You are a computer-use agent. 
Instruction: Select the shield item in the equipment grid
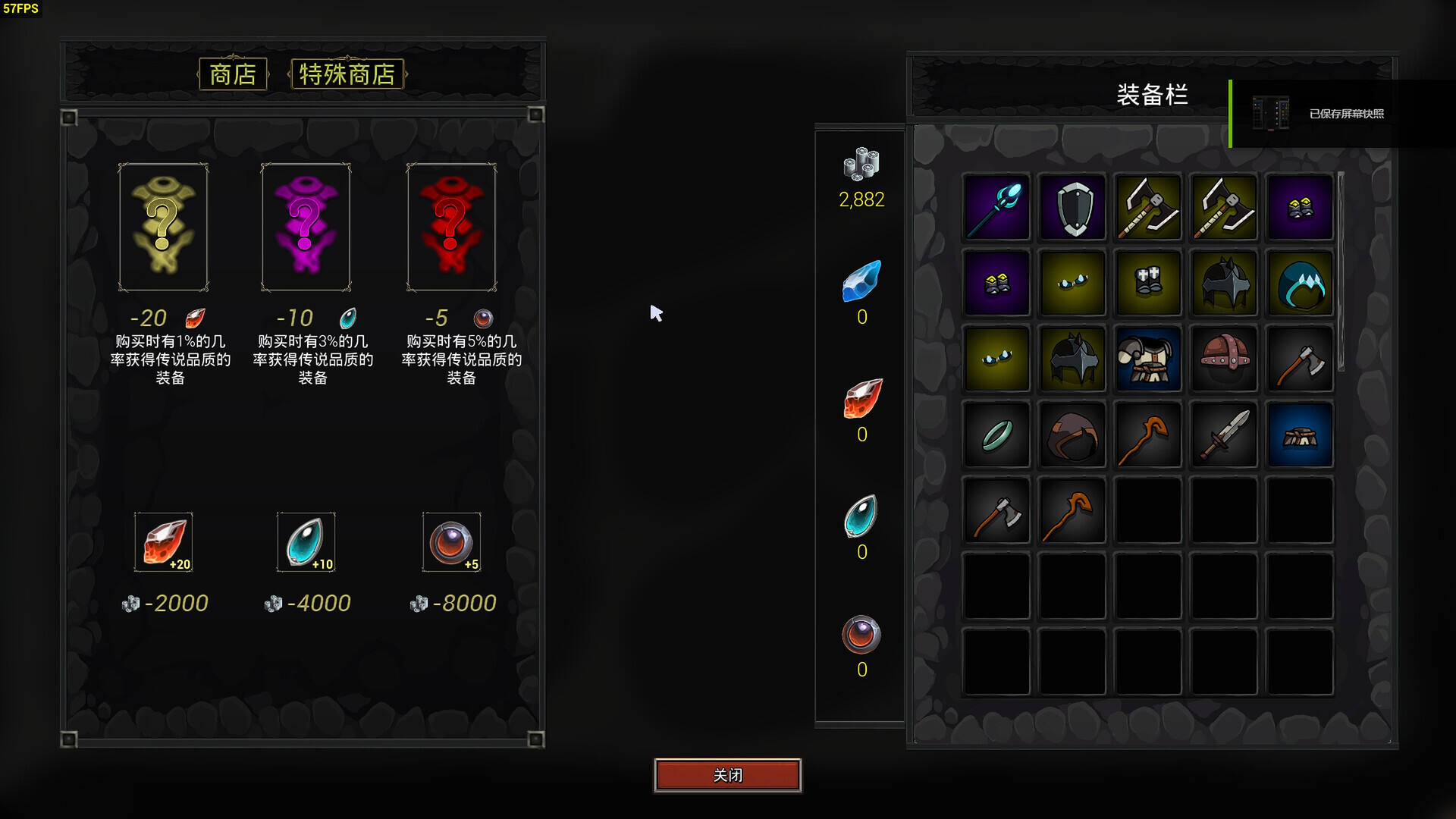point(1072,207)
